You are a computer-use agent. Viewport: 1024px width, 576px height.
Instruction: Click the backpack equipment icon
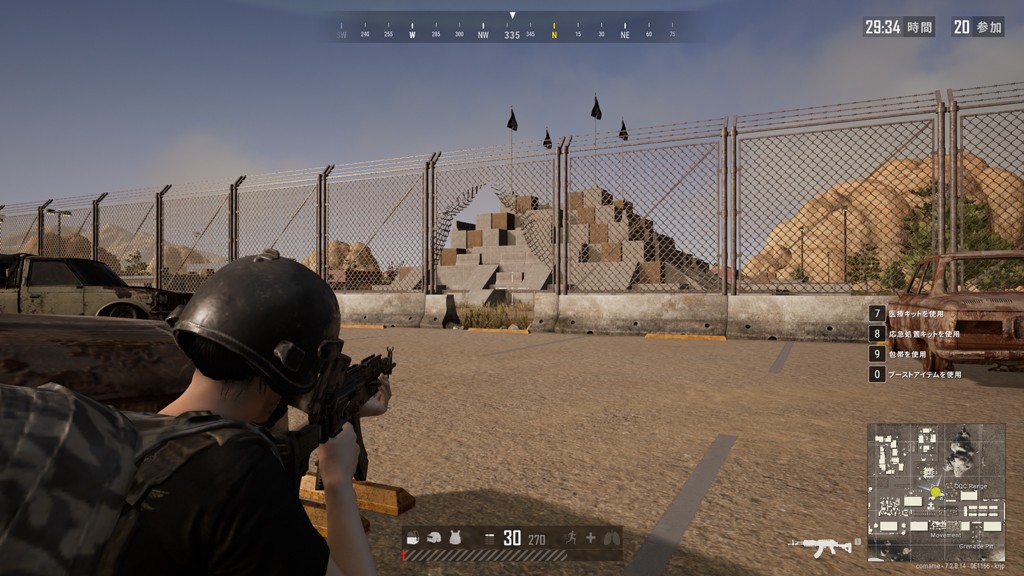click(414, 538)
